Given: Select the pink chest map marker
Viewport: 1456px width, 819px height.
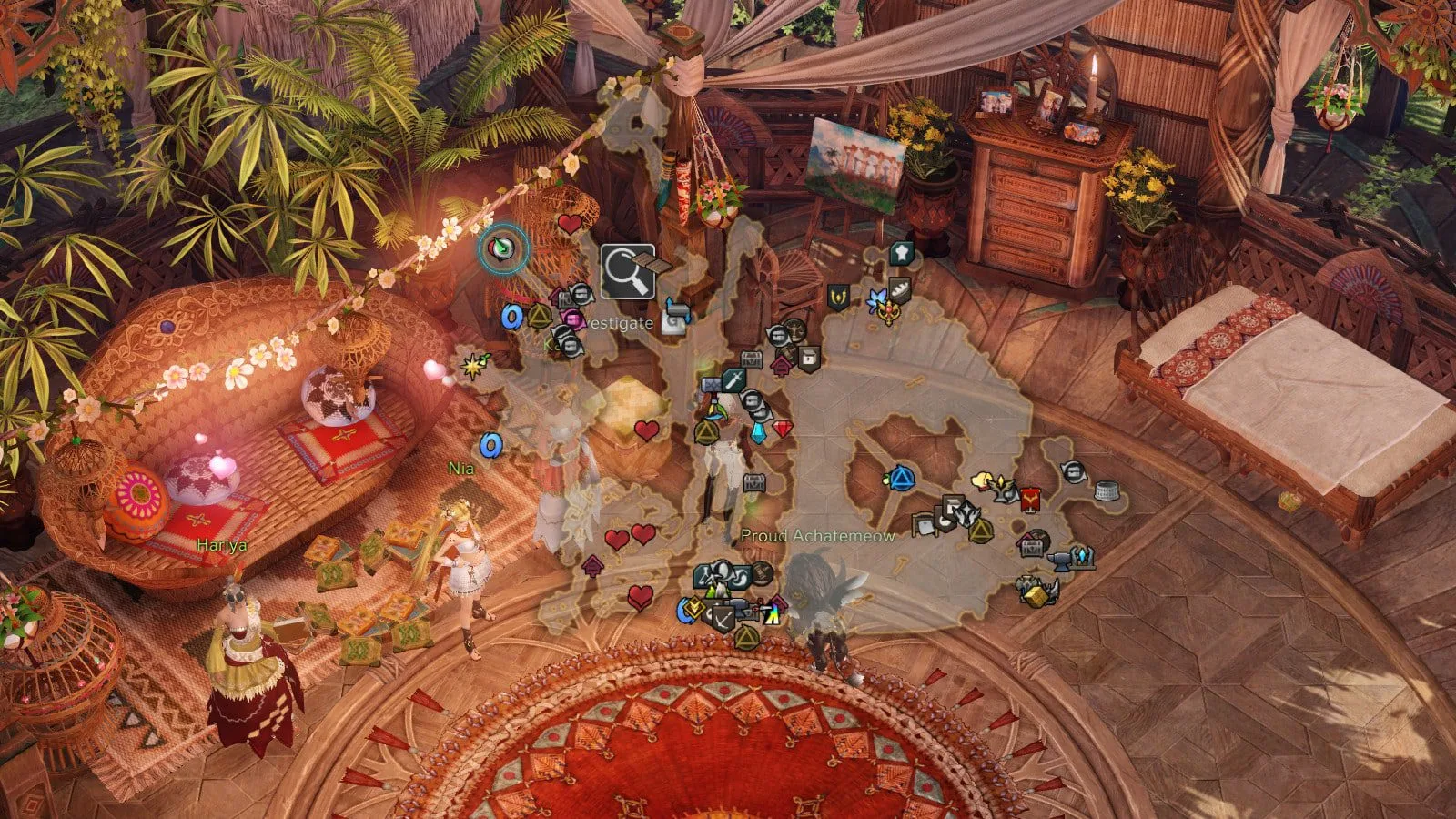Looking at the screenshot, I should click(x=572, y=318).
